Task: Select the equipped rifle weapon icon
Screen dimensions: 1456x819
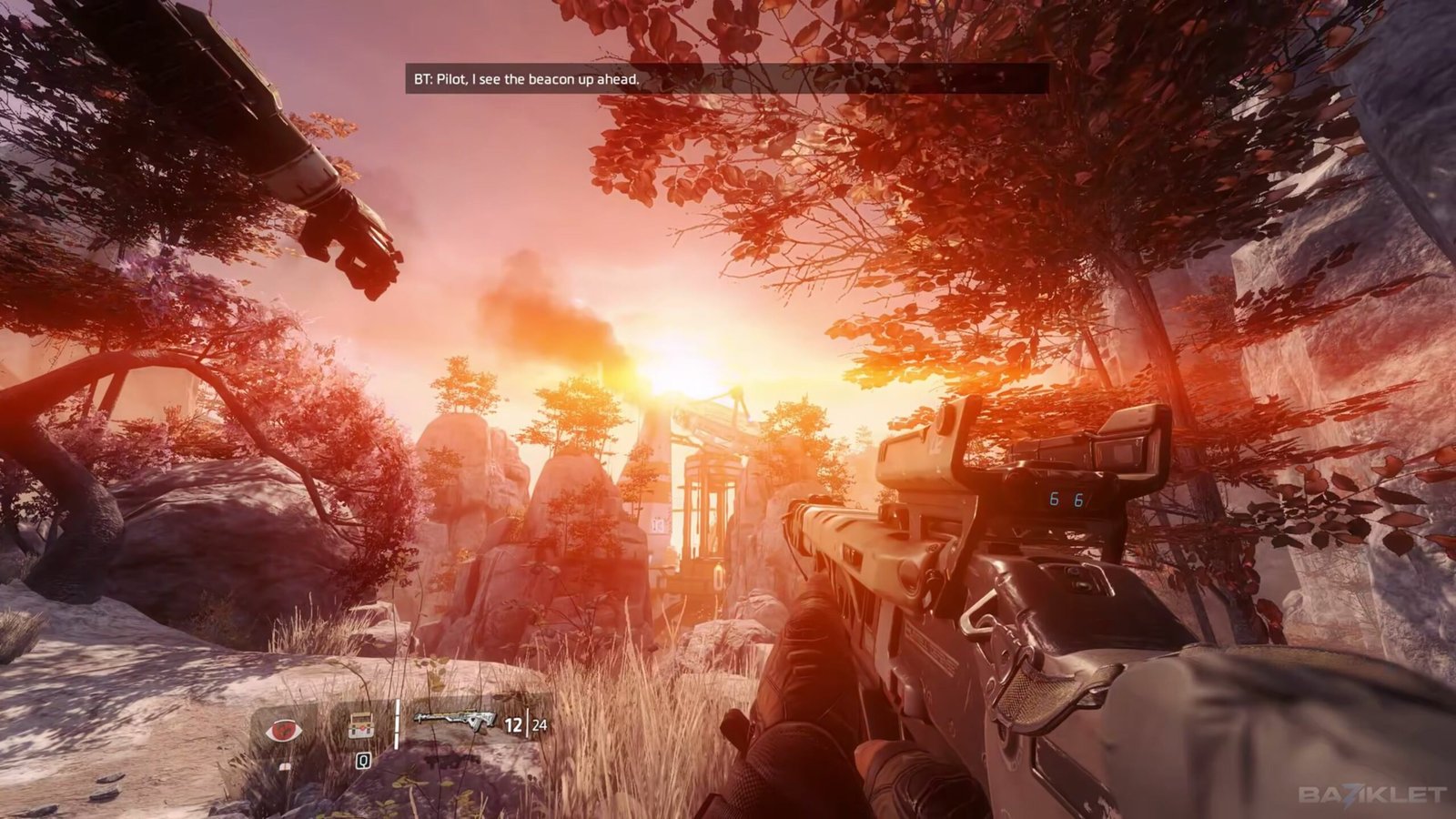Action: point(454,720)
